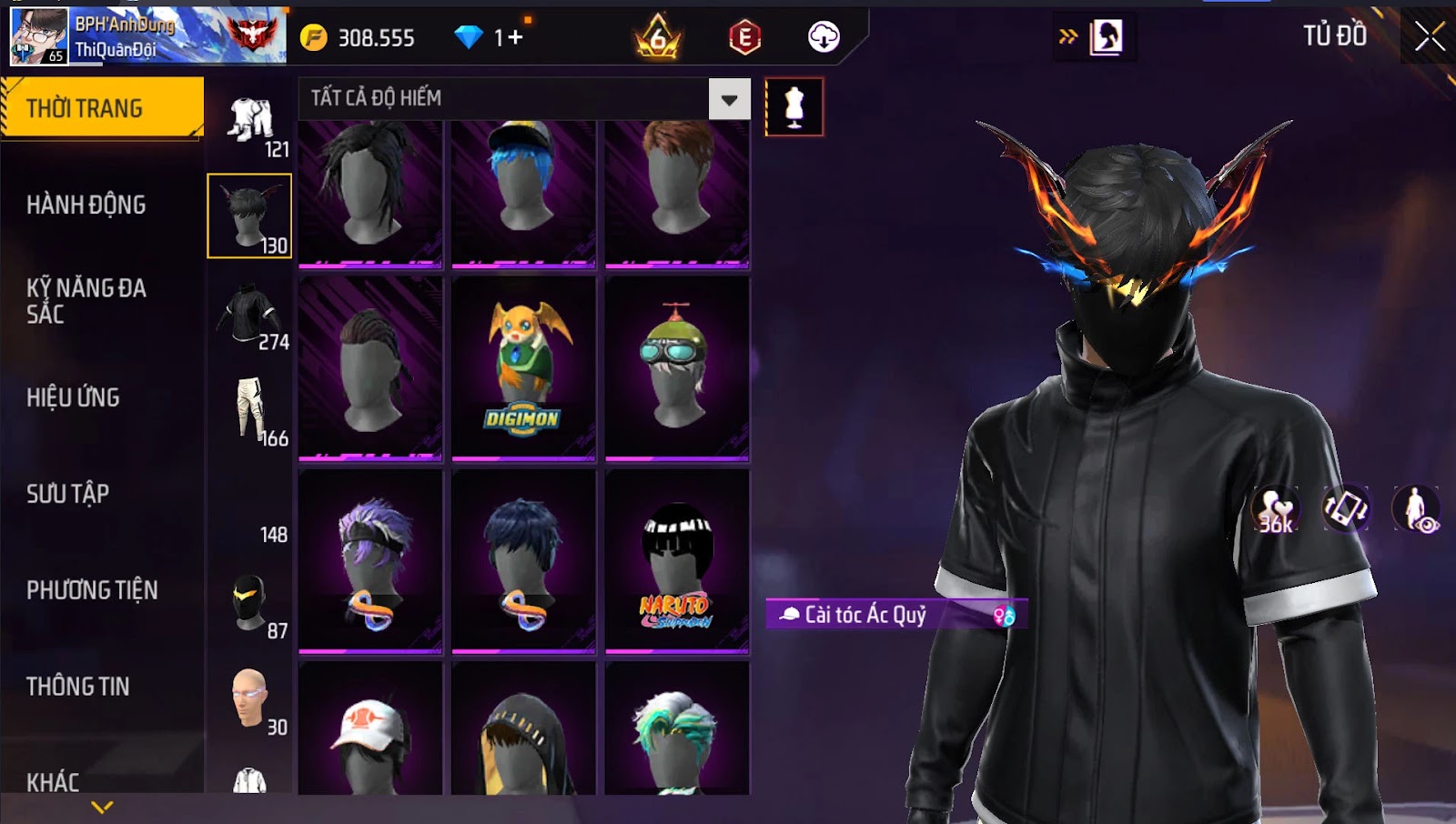Open the mask subcategory with 87 items
The image size is (1456, 824).
pos(251,605)
